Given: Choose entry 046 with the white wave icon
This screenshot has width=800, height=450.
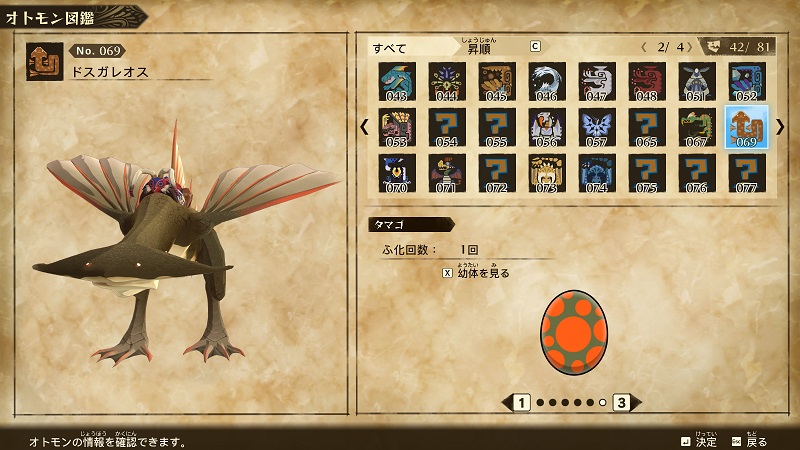Looking at the screenshot, I should tap(547, 82).
